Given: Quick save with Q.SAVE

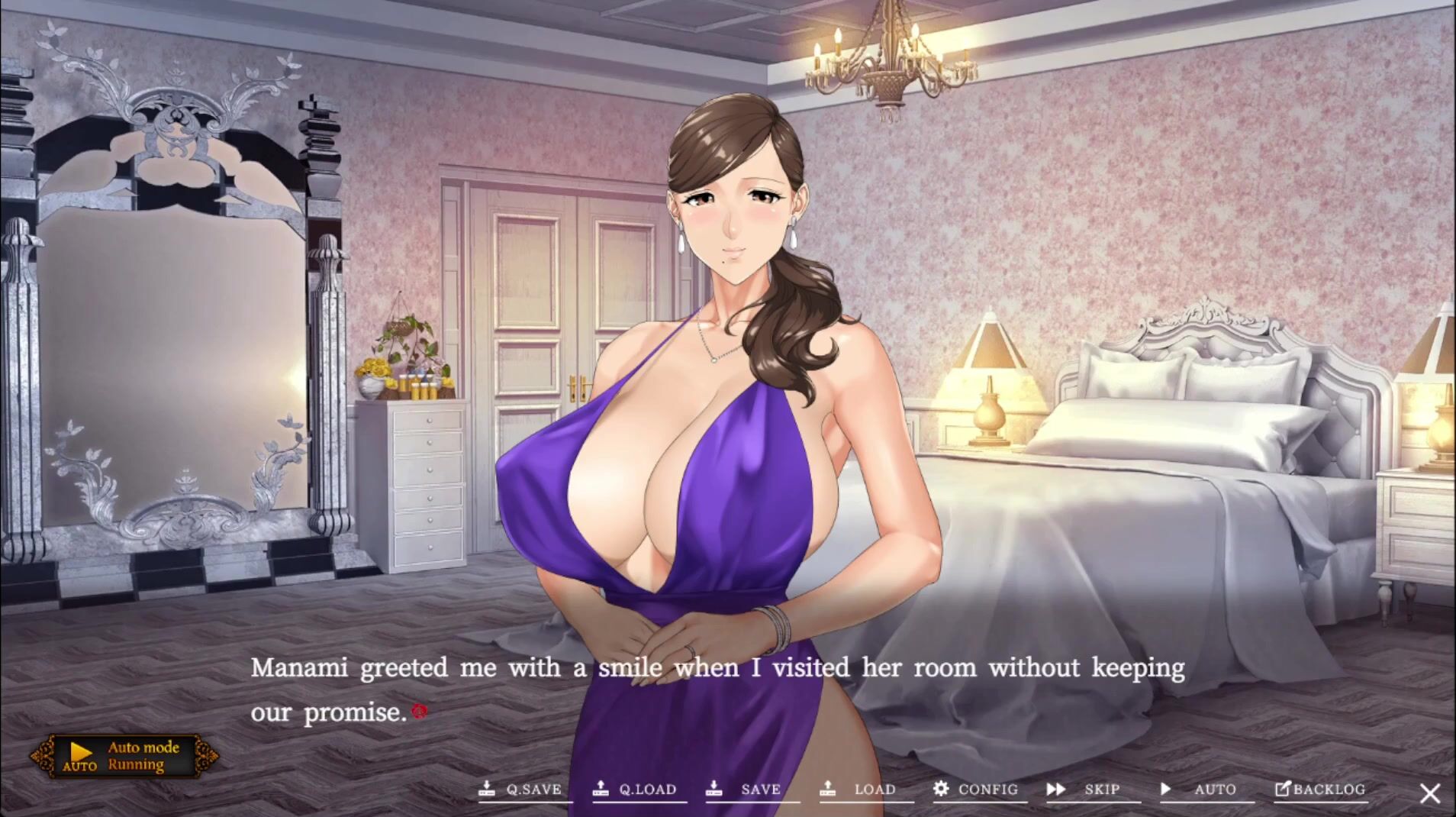Looking at the screenshot, I should point(522,790).
